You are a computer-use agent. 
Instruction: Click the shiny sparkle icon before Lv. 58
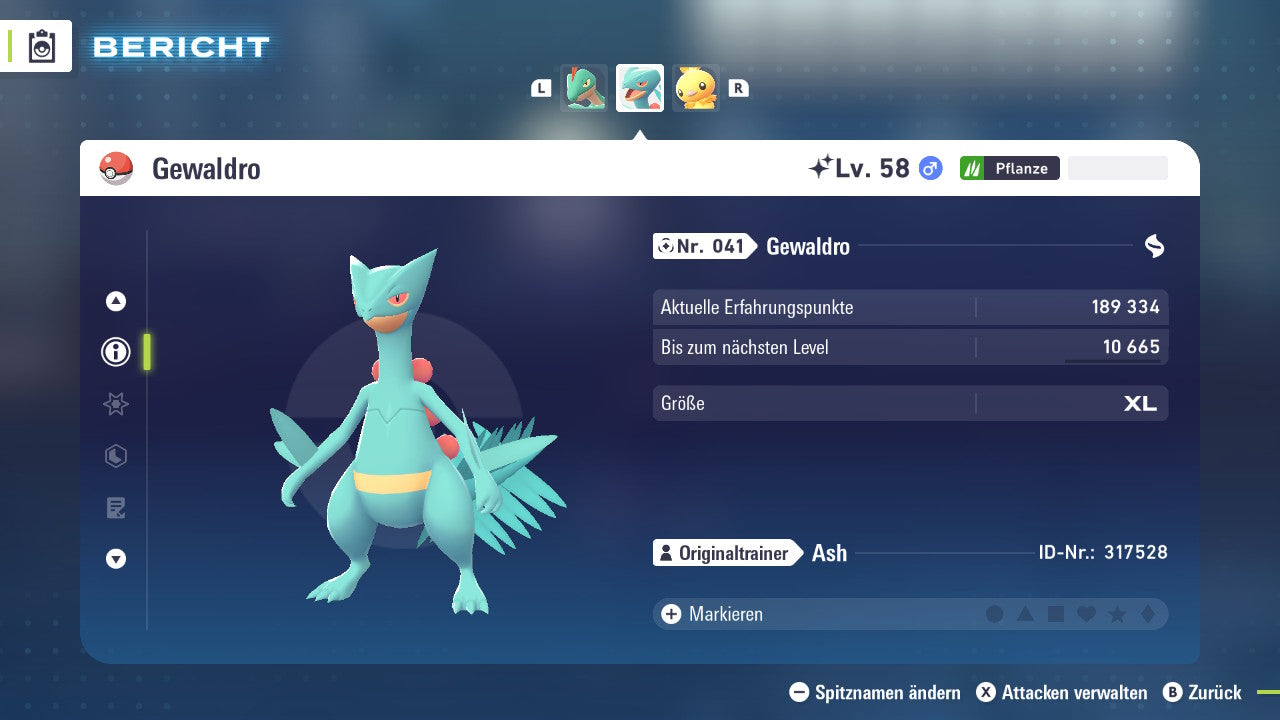pyautogui.click(x=820, y=166)
